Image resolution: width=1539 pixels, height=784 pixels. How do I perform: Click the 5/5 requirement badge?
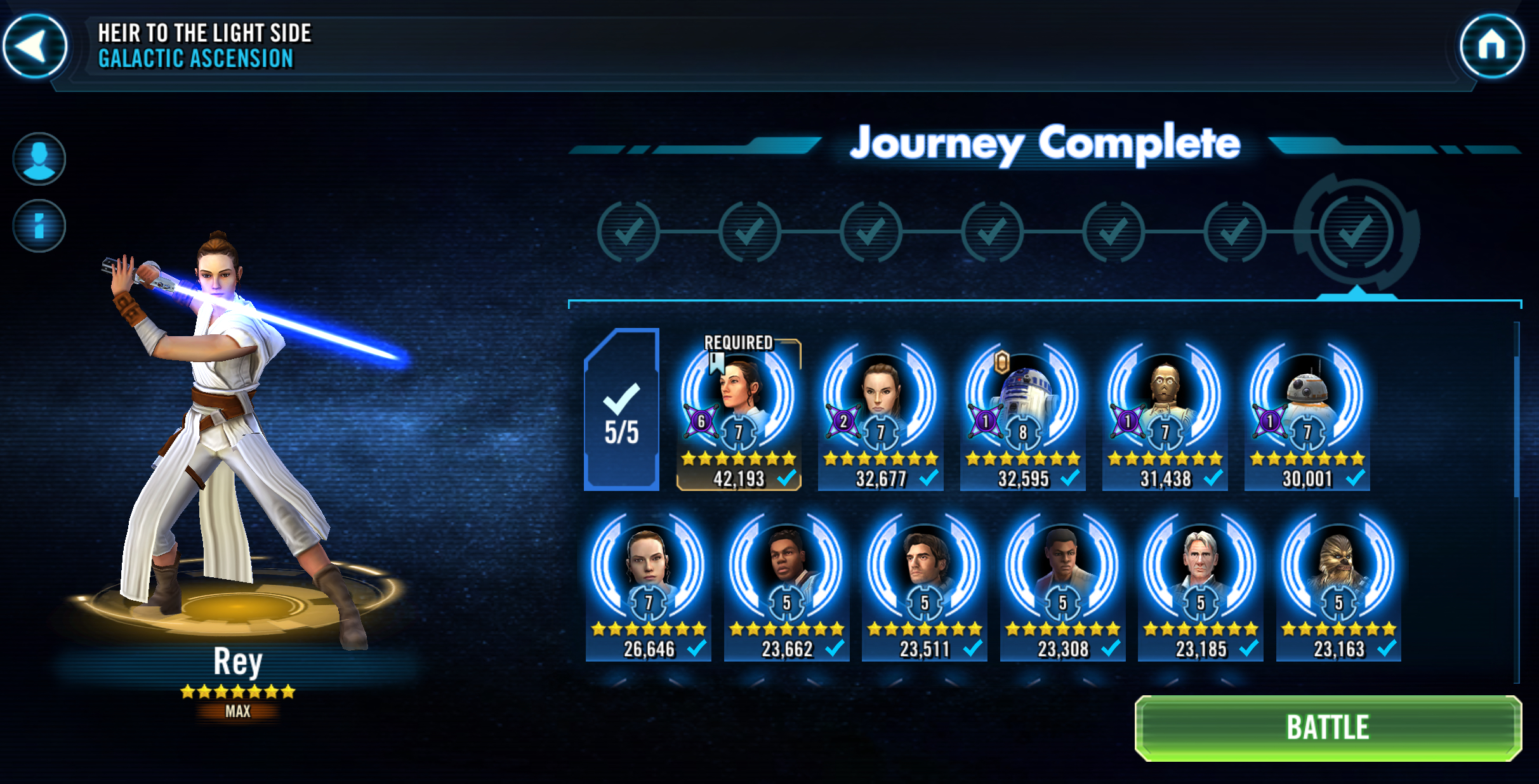tap(621, 410)
